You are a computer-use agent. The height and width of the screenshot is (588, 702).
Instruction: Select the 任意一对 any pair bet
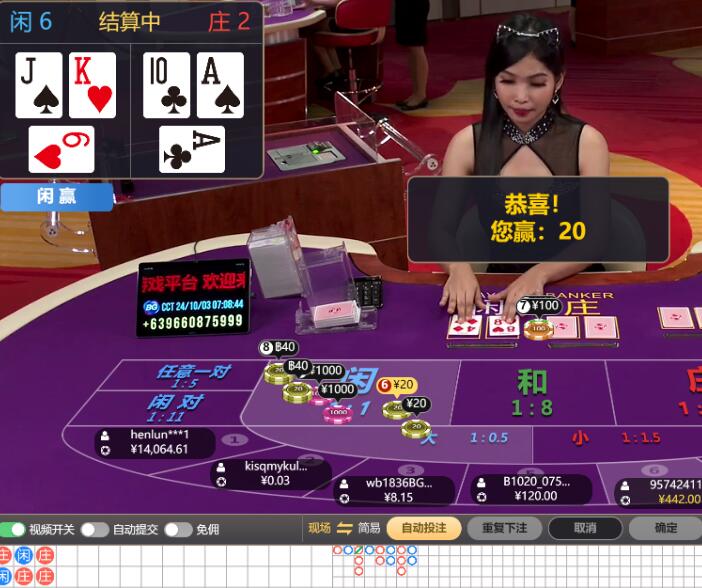[x=192, y=375]
